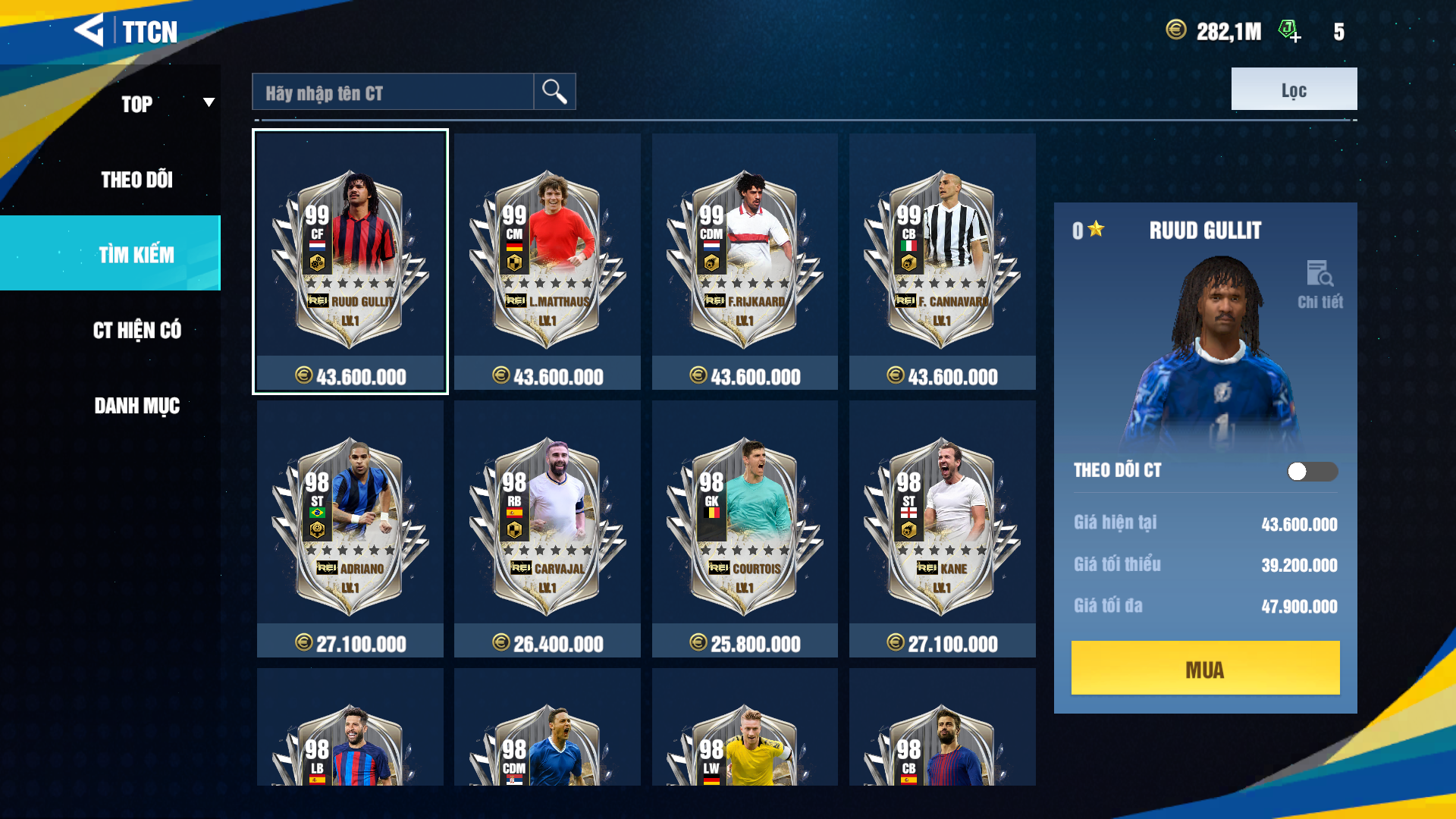Toggle the THEO DÕI CT switch
The image size is (1456, 819).
pos(1312,472)
